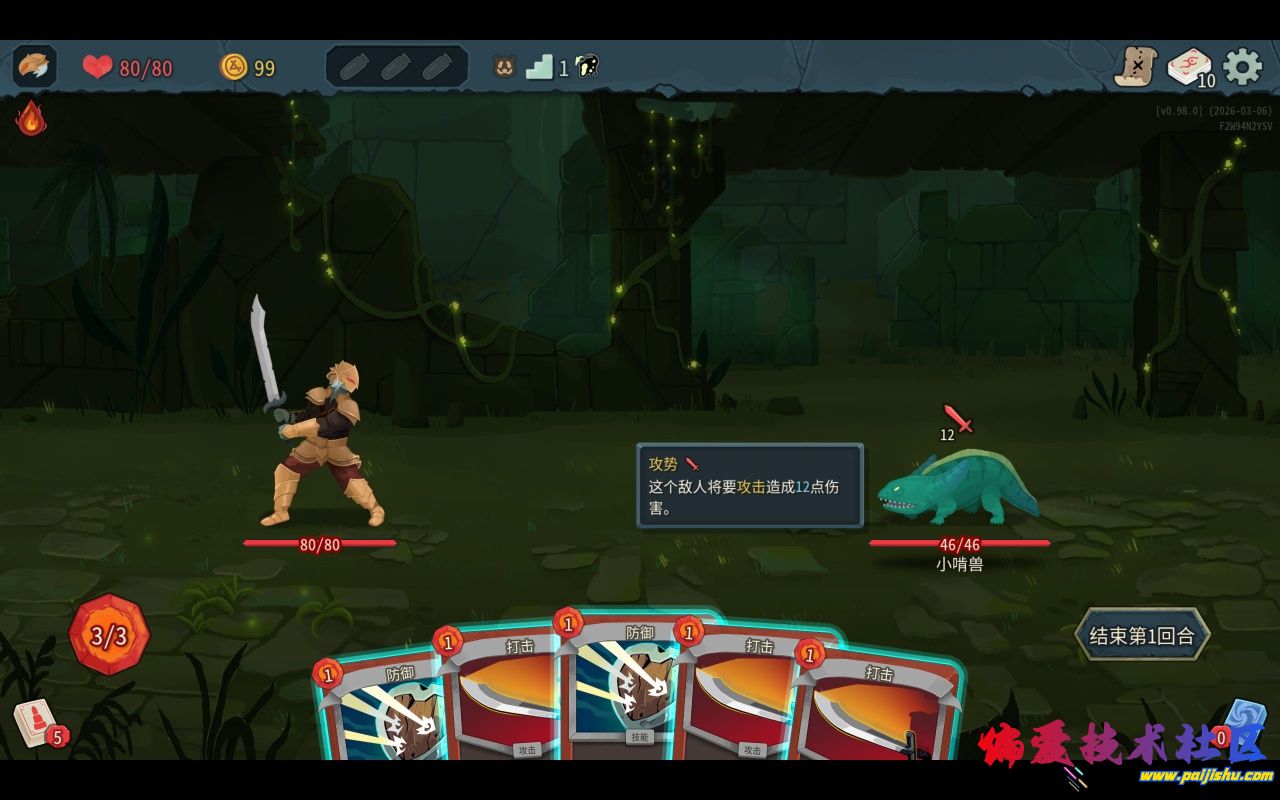Open the settings gear menu
The height and width of the screenshot is (800, 1280).
tap(1242, 67)
